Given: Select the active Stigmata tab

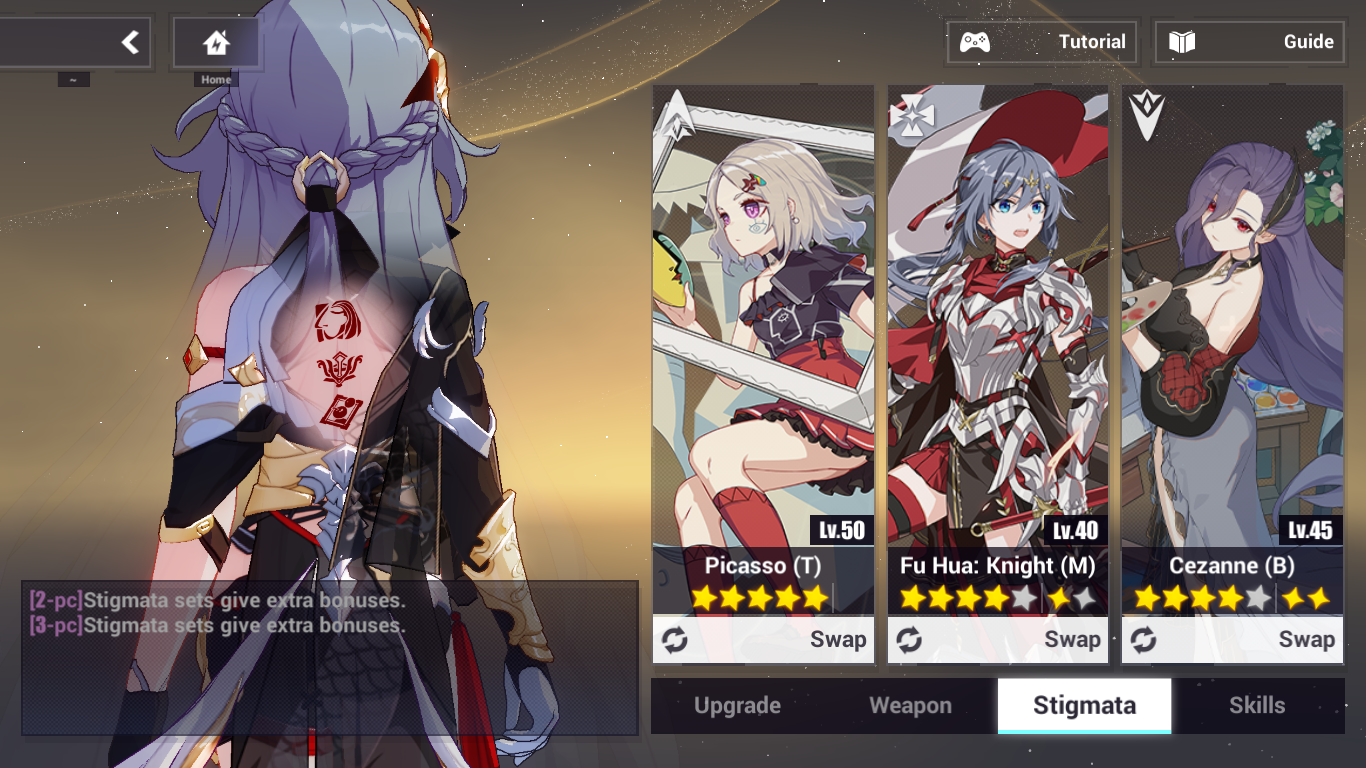Looking at the screenshot, I should [x=1084, y=705].
